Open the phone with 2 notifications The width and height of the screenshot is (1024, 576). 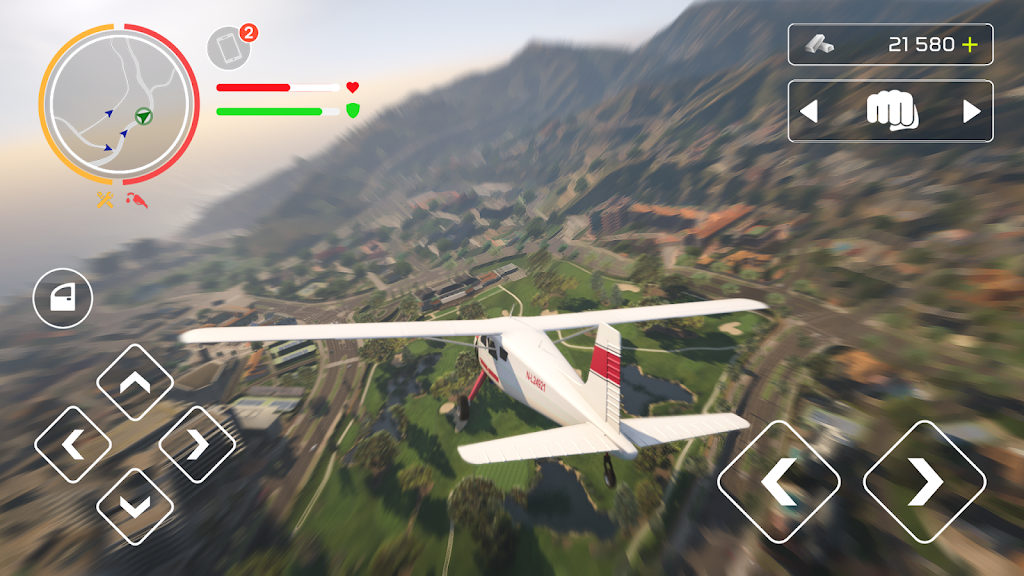229,49
